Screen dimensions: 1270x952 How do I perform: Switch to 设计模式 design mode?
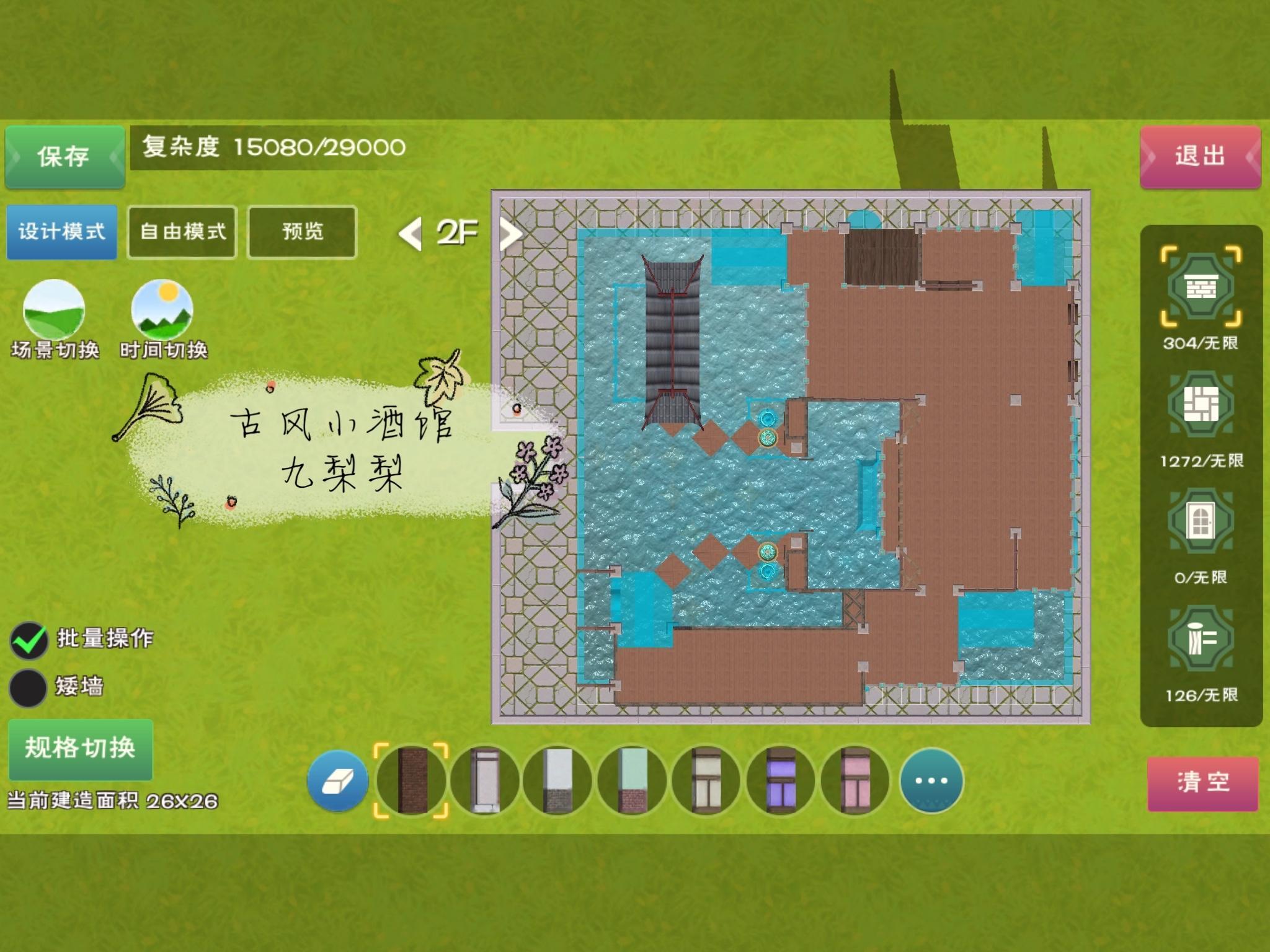(61, 232)
